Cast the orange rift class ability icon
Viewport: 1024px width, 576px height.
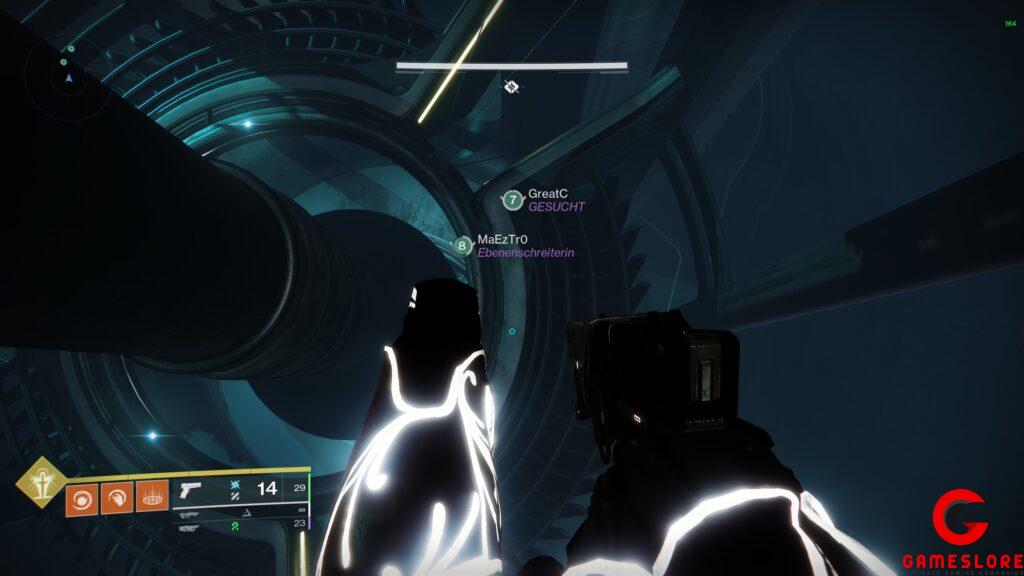152,497
